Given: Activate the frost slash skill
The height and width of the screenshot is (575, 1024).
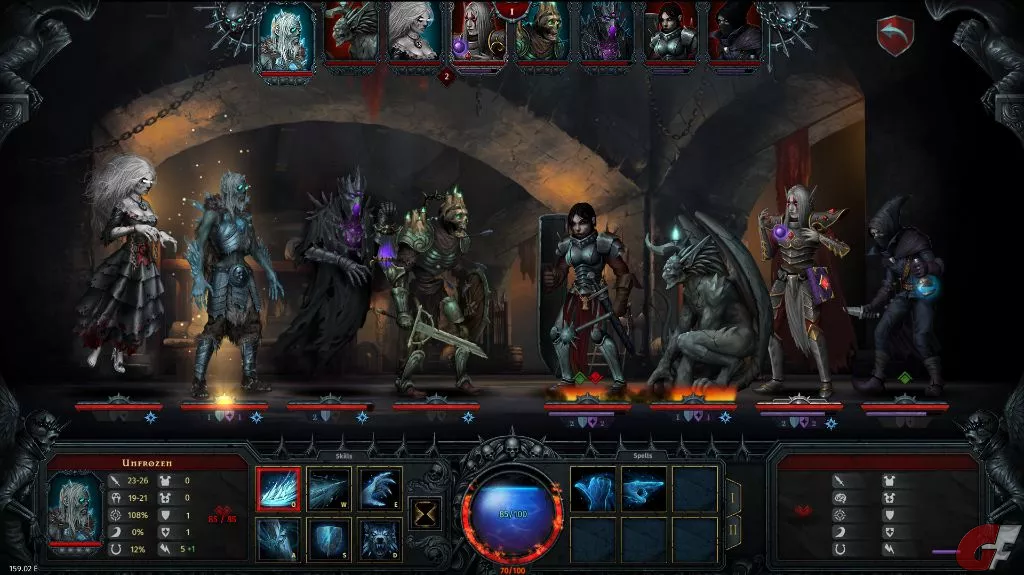Looking at the screenshot, I should tap(329, 489).
